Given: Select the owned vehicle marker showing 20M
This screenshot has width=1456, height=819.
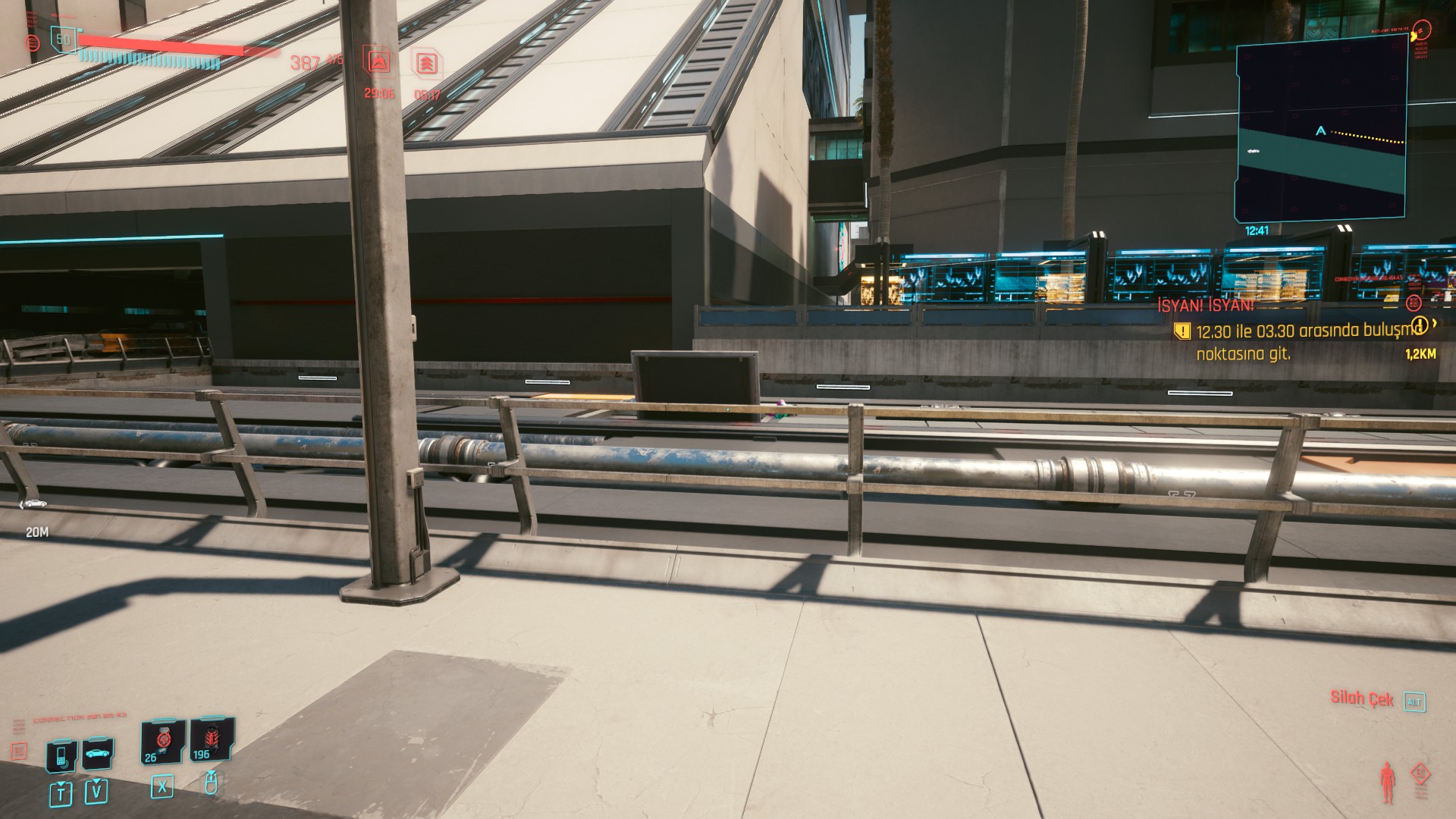Looking at the screenshot, I should coord(33,505).
